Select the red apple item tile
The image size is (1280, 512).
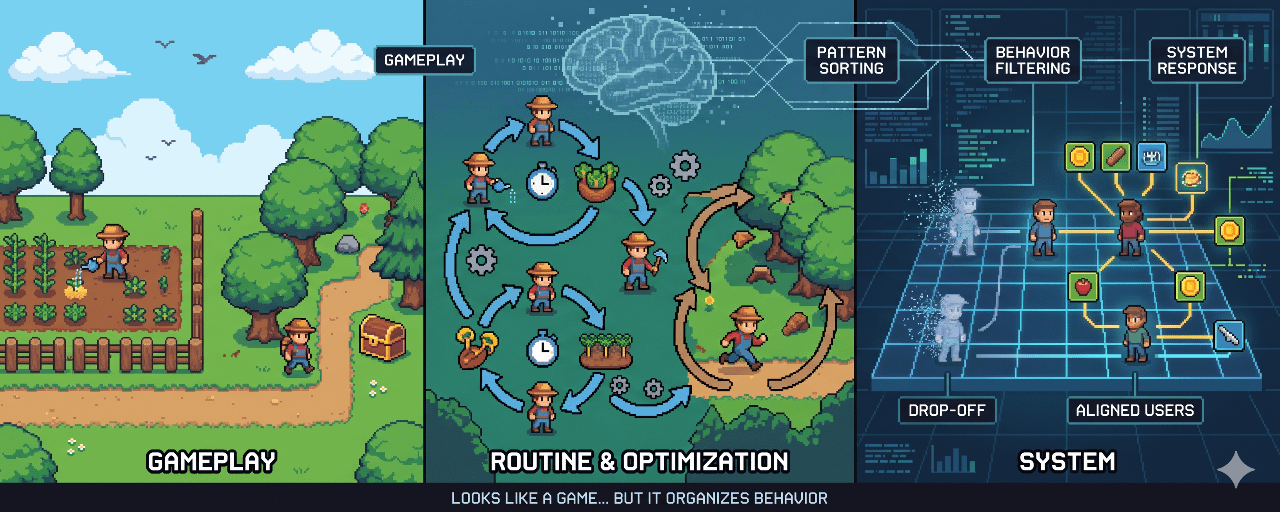1080,286
